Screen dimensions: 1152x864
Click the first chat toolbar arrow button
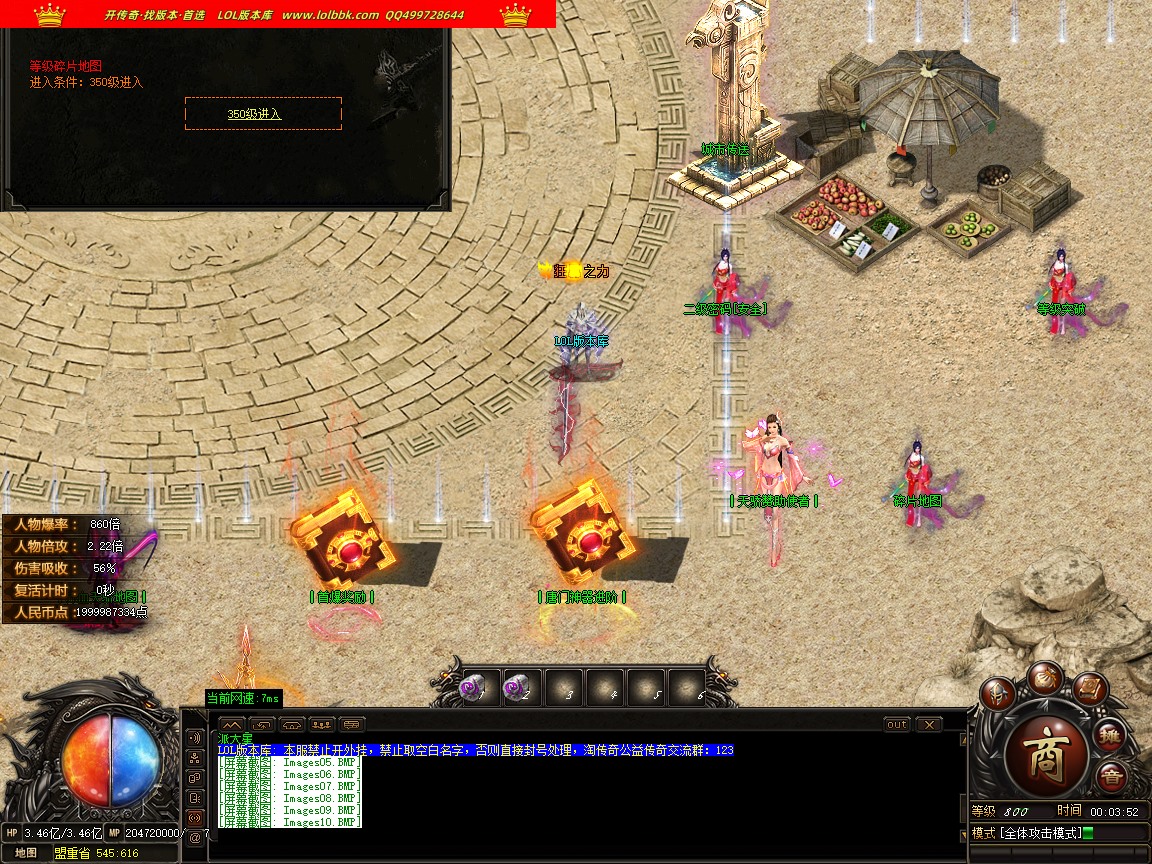[231, 724]
